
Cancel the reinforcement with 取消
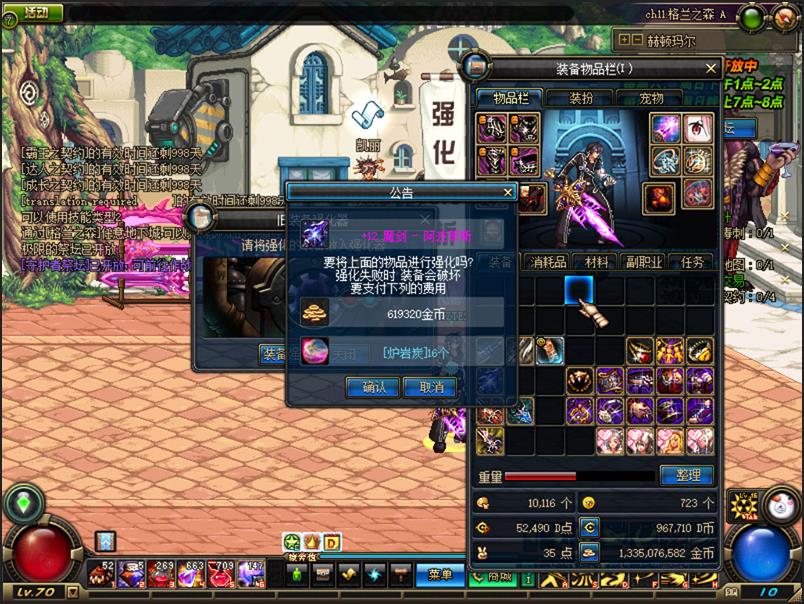pyautogui.click(x=432, y=387)
